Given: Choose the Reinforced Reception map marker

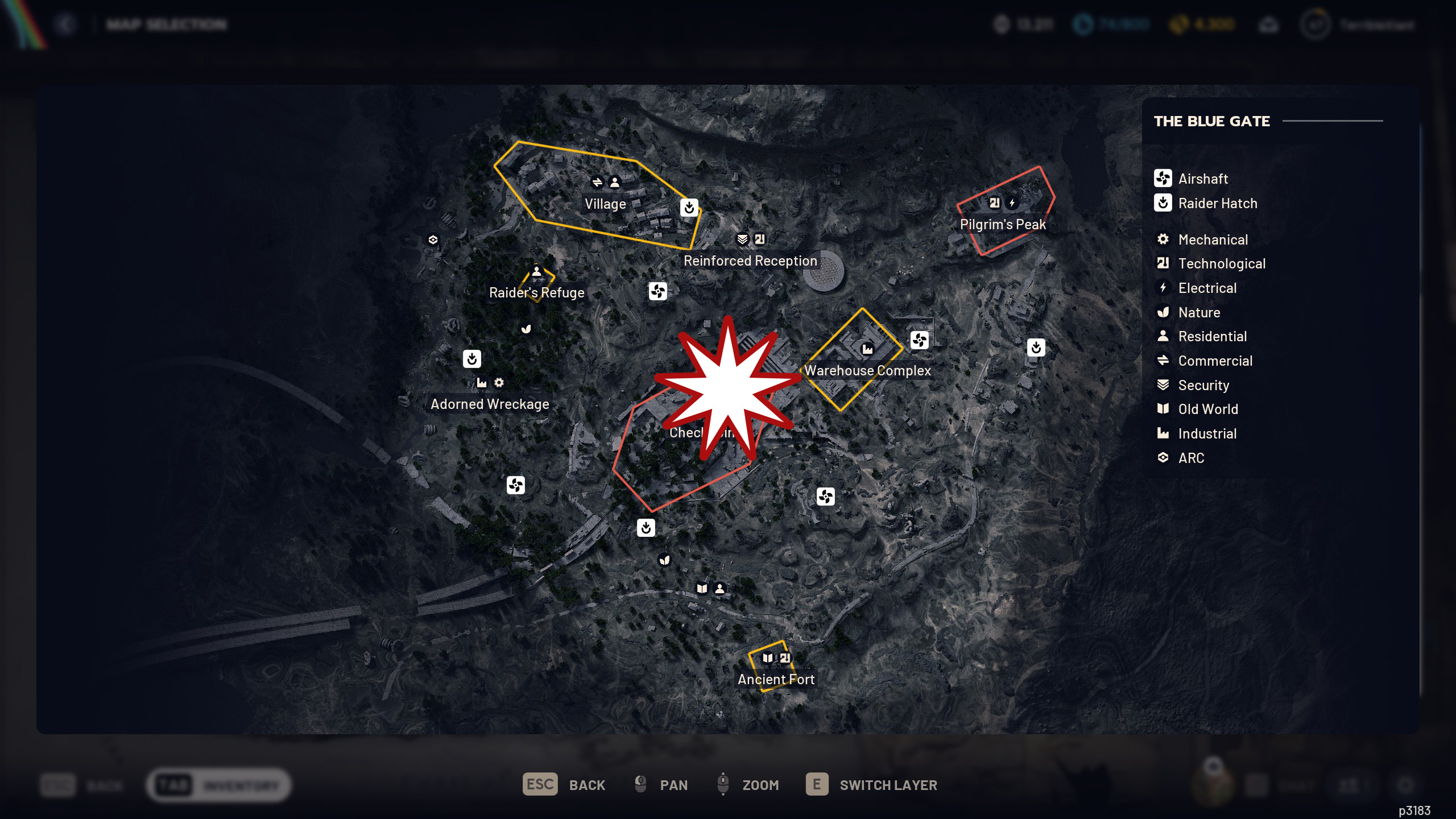Looking at the screenshot, I should point(750,261).
